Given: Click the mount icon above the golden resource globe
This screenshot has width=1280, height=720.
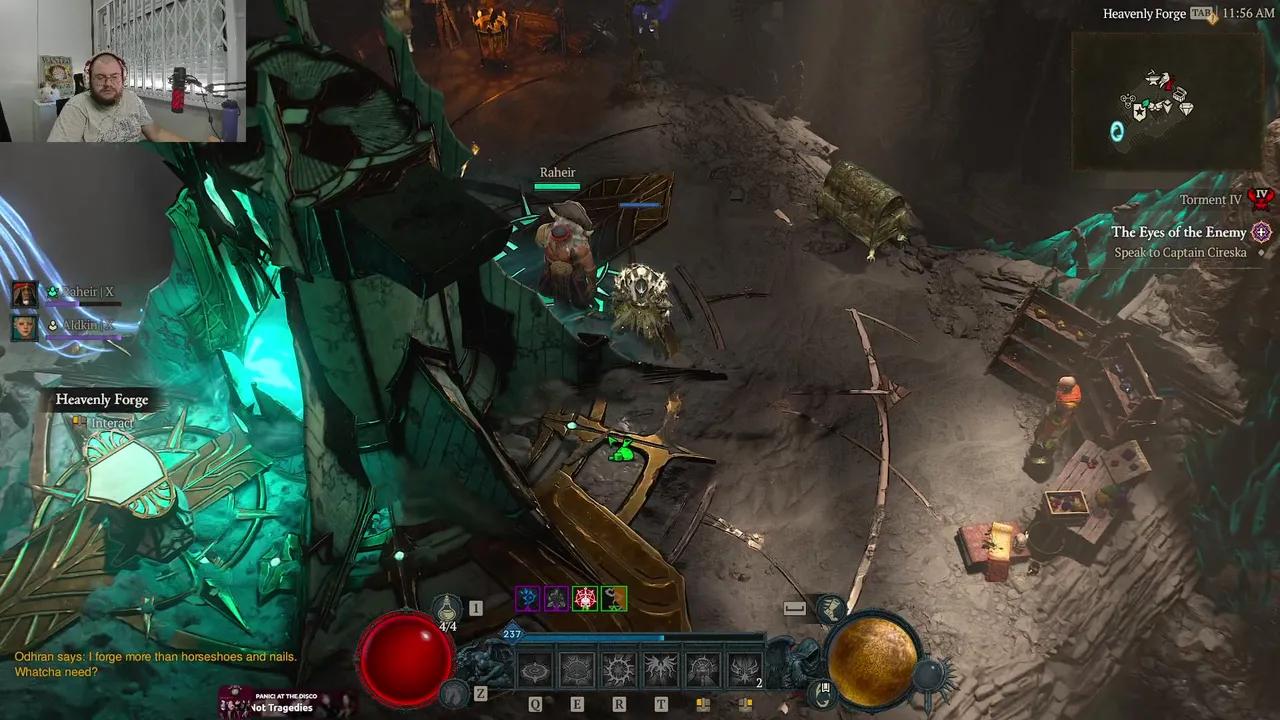Looking at the screenshot, I should (x=833, y=607).
